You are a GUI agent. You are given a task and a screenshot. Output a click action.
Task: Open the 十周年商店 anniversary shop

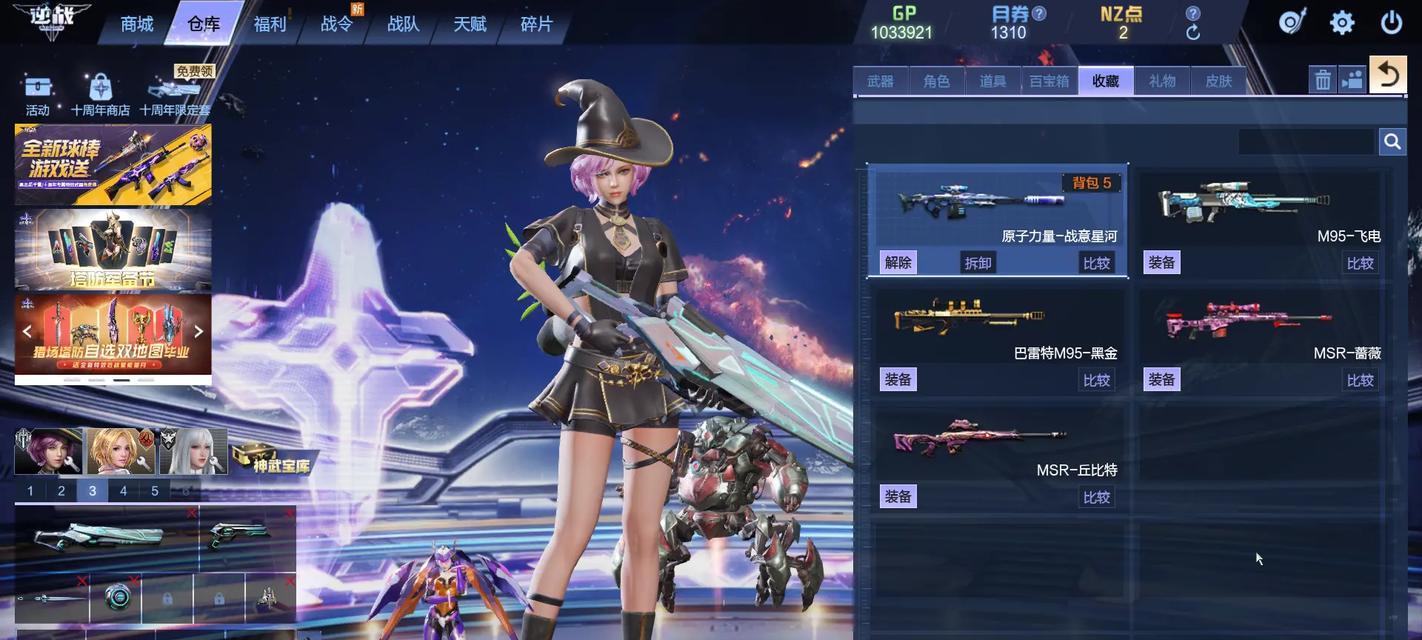(x=100, y=96)
